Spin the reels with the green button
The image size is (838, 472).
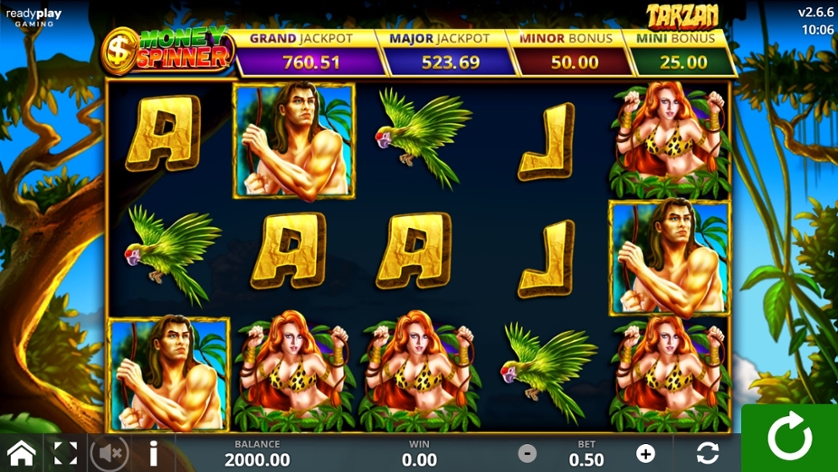click(x=789, y=438)
